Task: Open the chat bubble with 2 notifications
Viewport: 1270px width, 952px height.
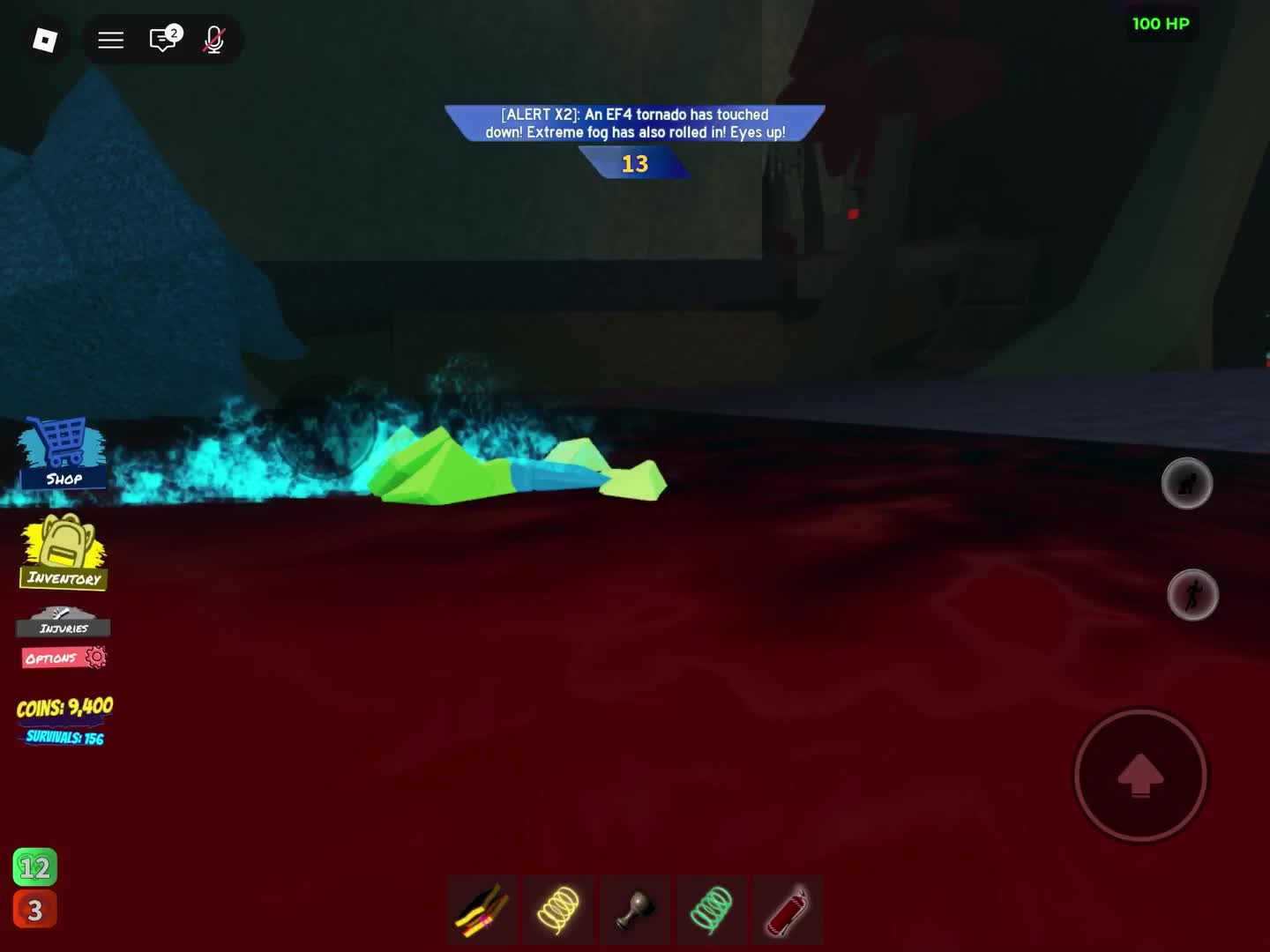Action: [161, 40]
